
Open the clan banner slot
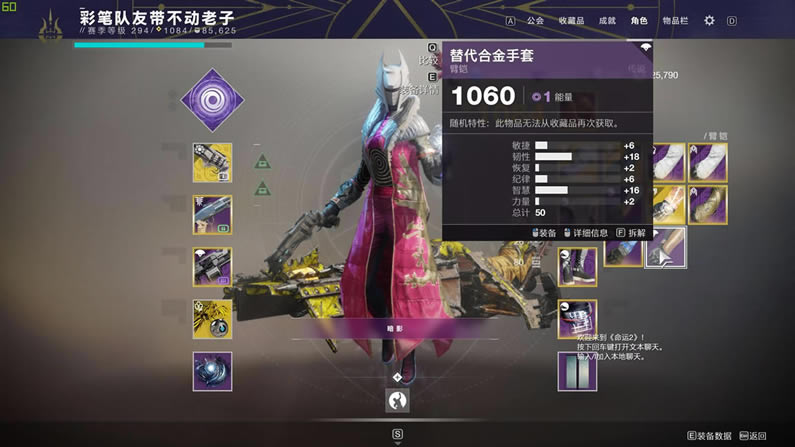[577, 371]
